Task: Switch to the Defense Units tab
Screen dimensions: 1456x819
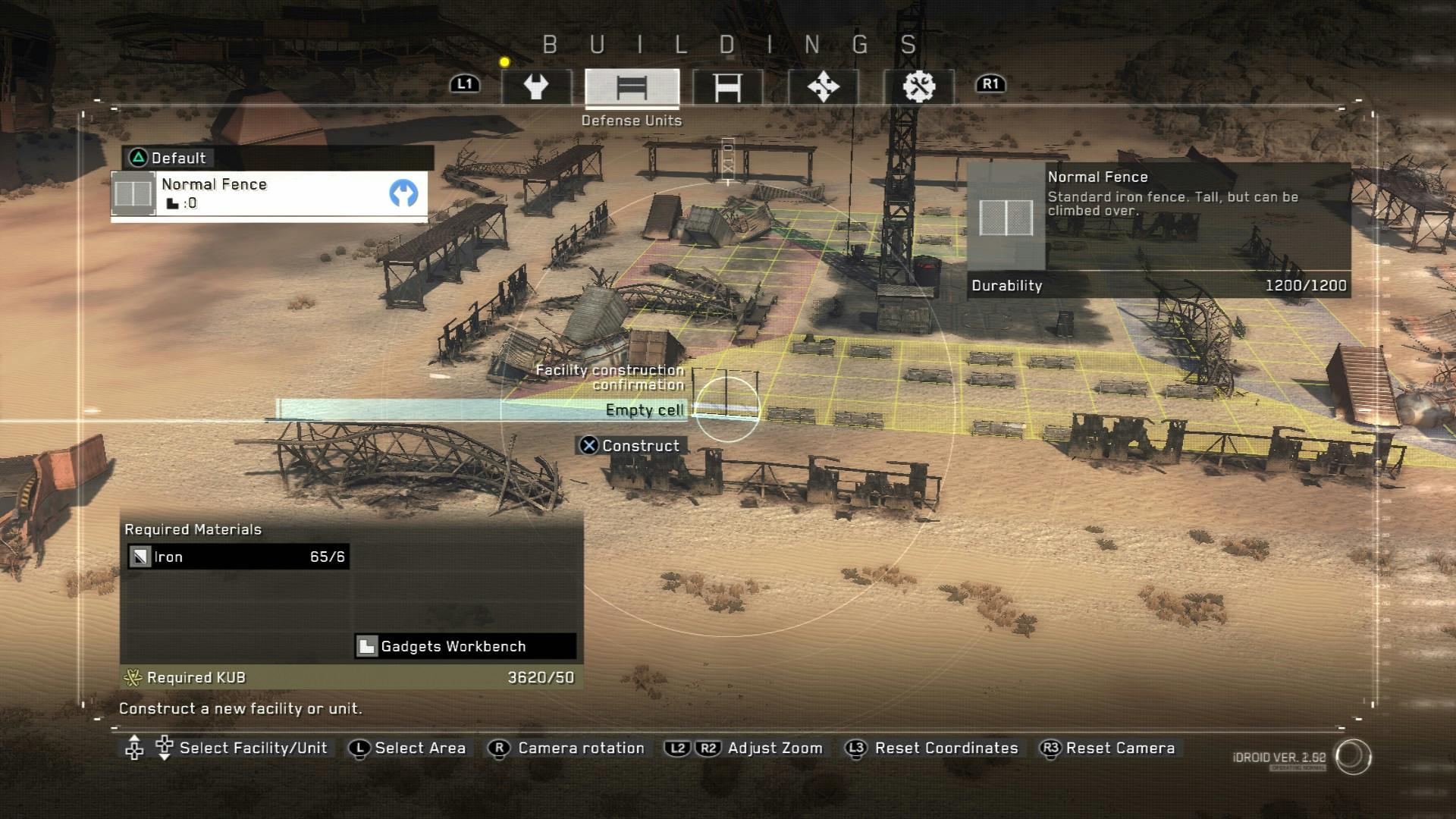Action: 632,87
